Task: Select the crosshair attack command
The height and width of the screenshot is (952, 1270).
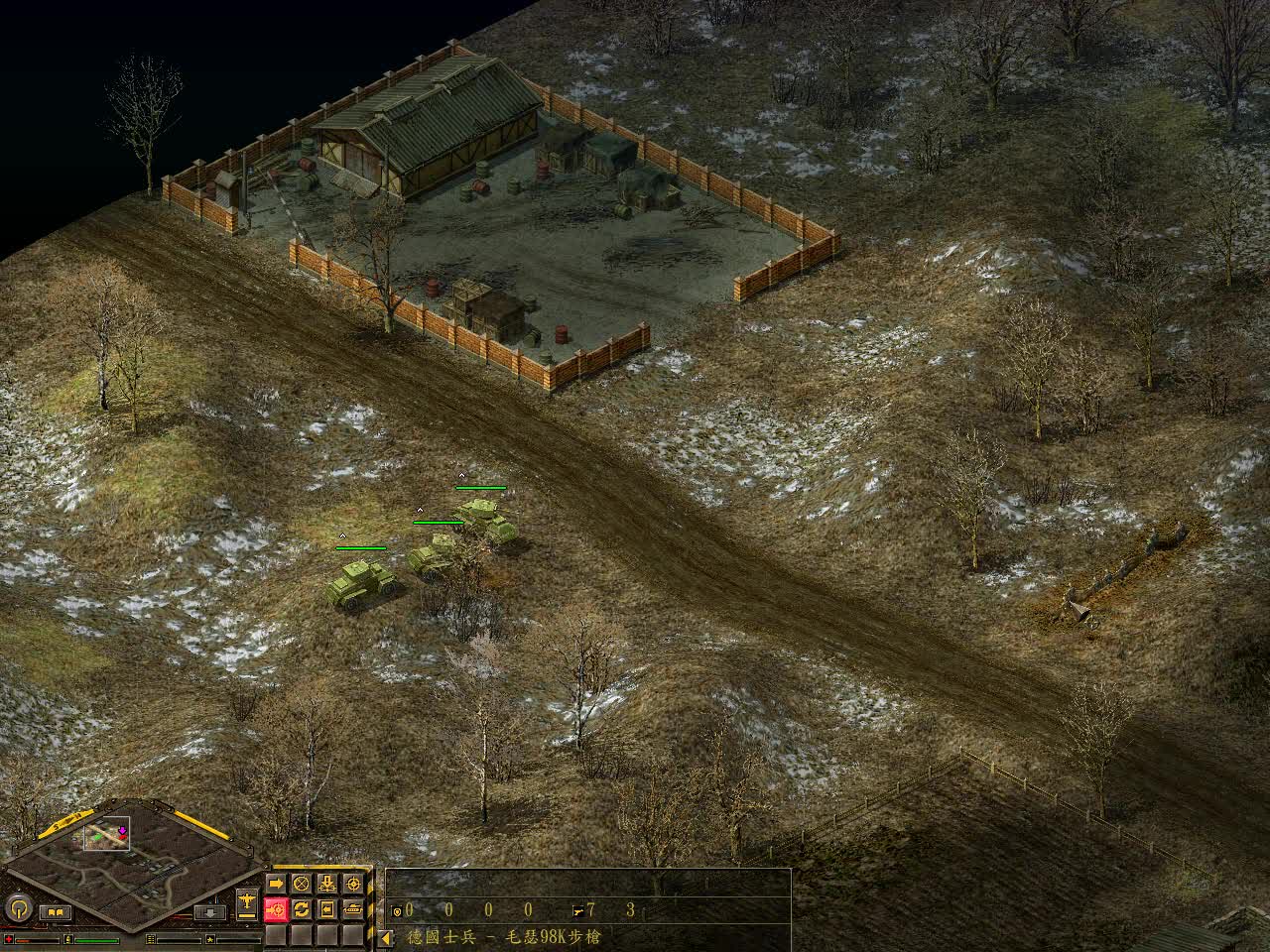Action: click(353, 884)
